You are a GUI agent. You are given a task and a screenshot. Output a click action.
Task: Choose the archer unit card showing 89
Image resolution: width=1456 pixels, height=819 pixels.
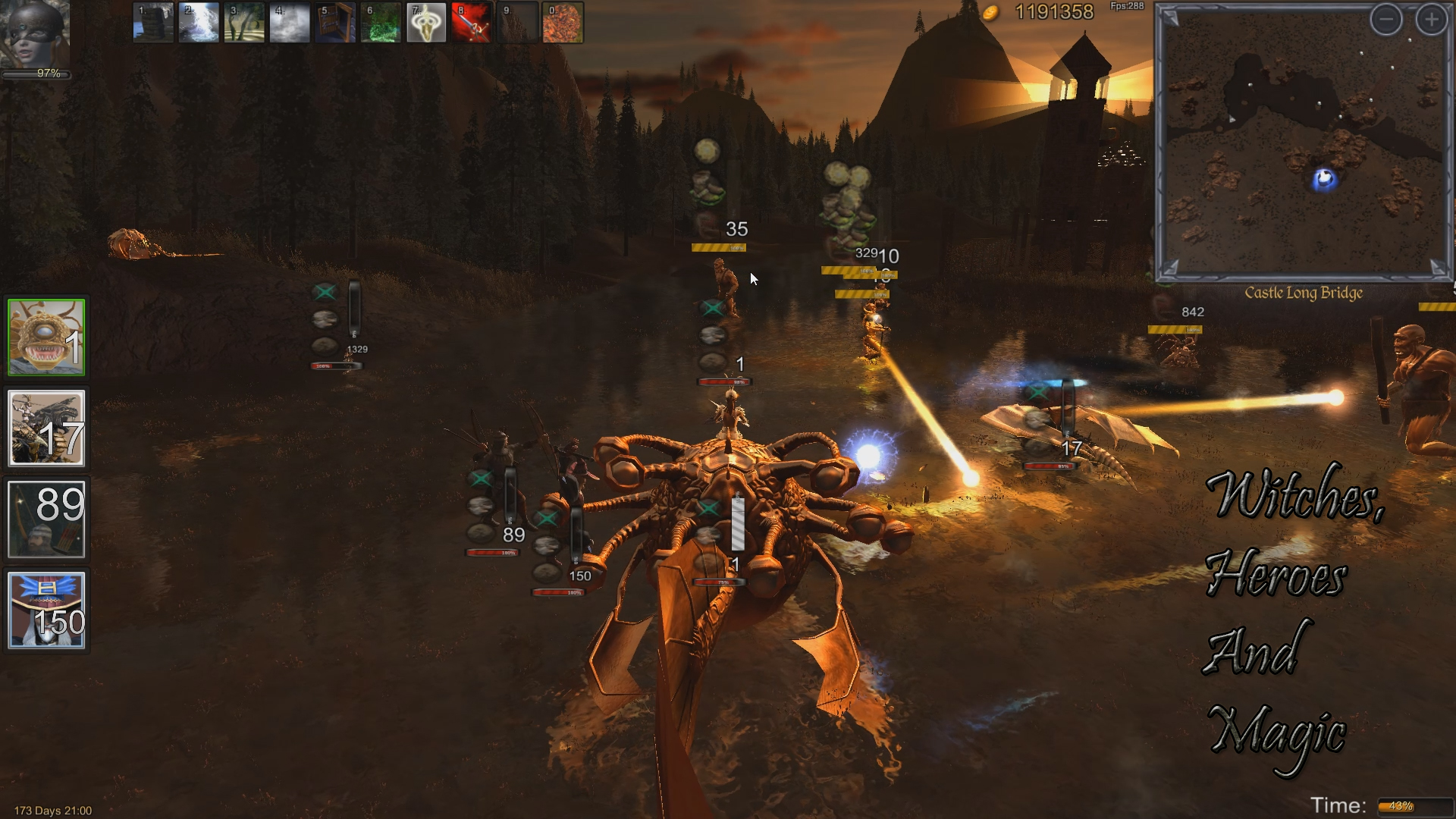pos(46,519)
